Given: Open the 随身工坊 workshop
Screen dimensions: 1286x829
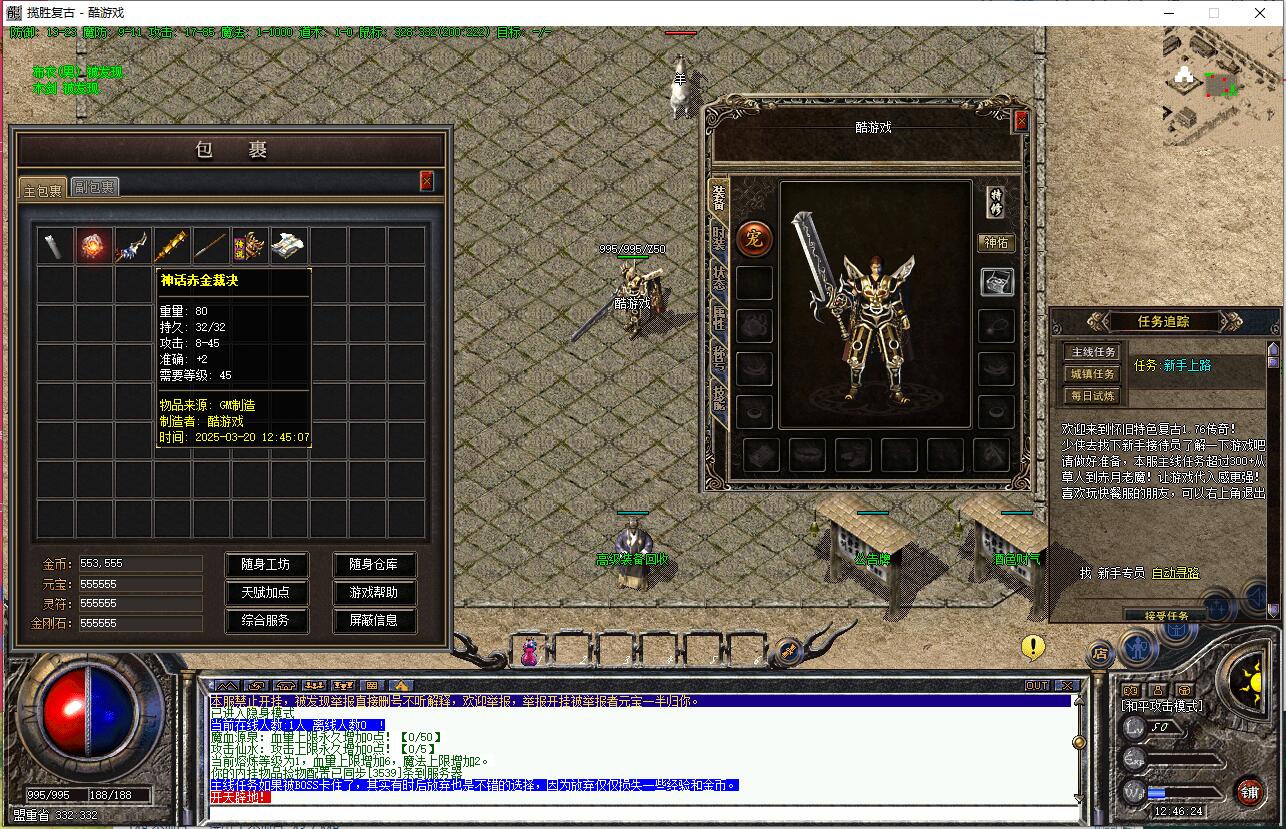Looking at the screenshot, I should (x=265, y=564).
